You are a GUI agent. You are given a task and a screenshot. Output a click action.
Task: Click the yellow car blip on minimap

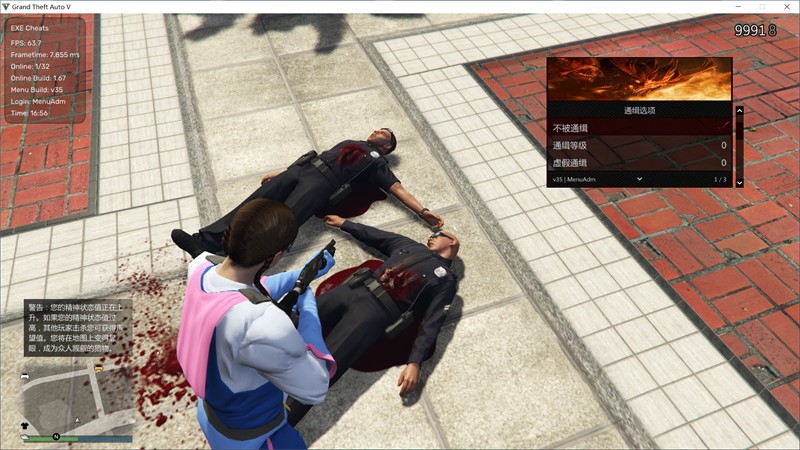(98, 368)
